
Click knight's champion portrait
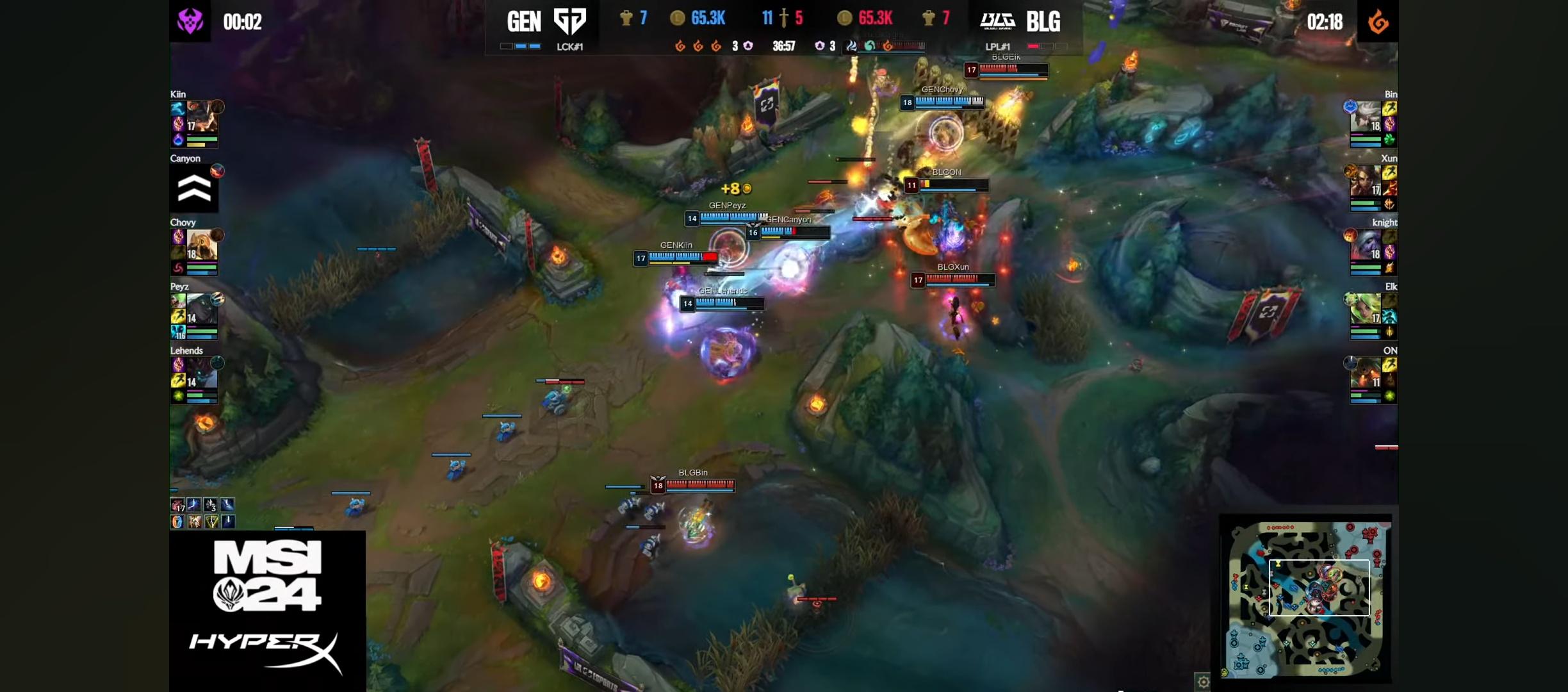[x=1366, y=245]
